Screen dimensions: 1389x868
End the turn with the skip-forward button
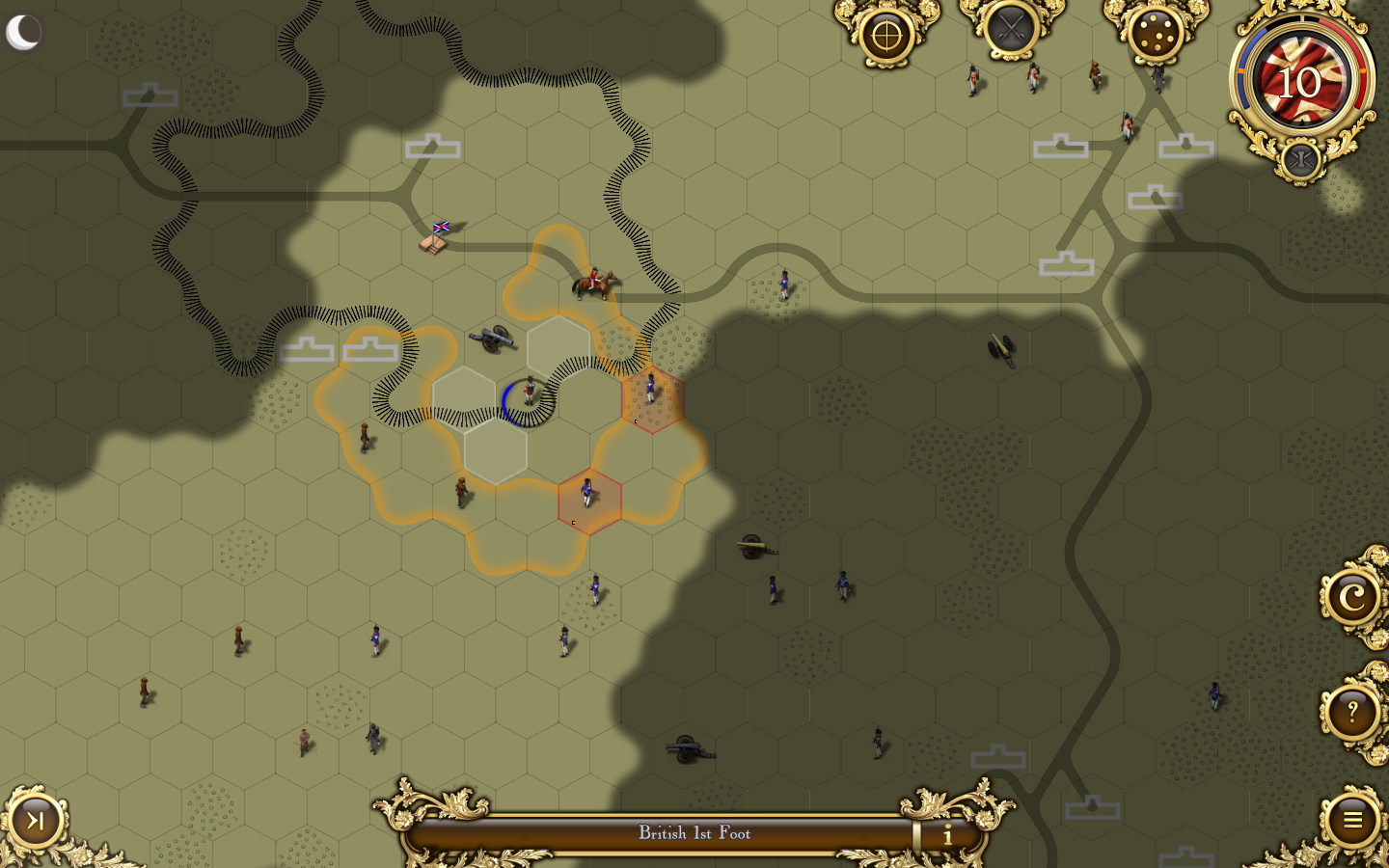coord(36,821)
